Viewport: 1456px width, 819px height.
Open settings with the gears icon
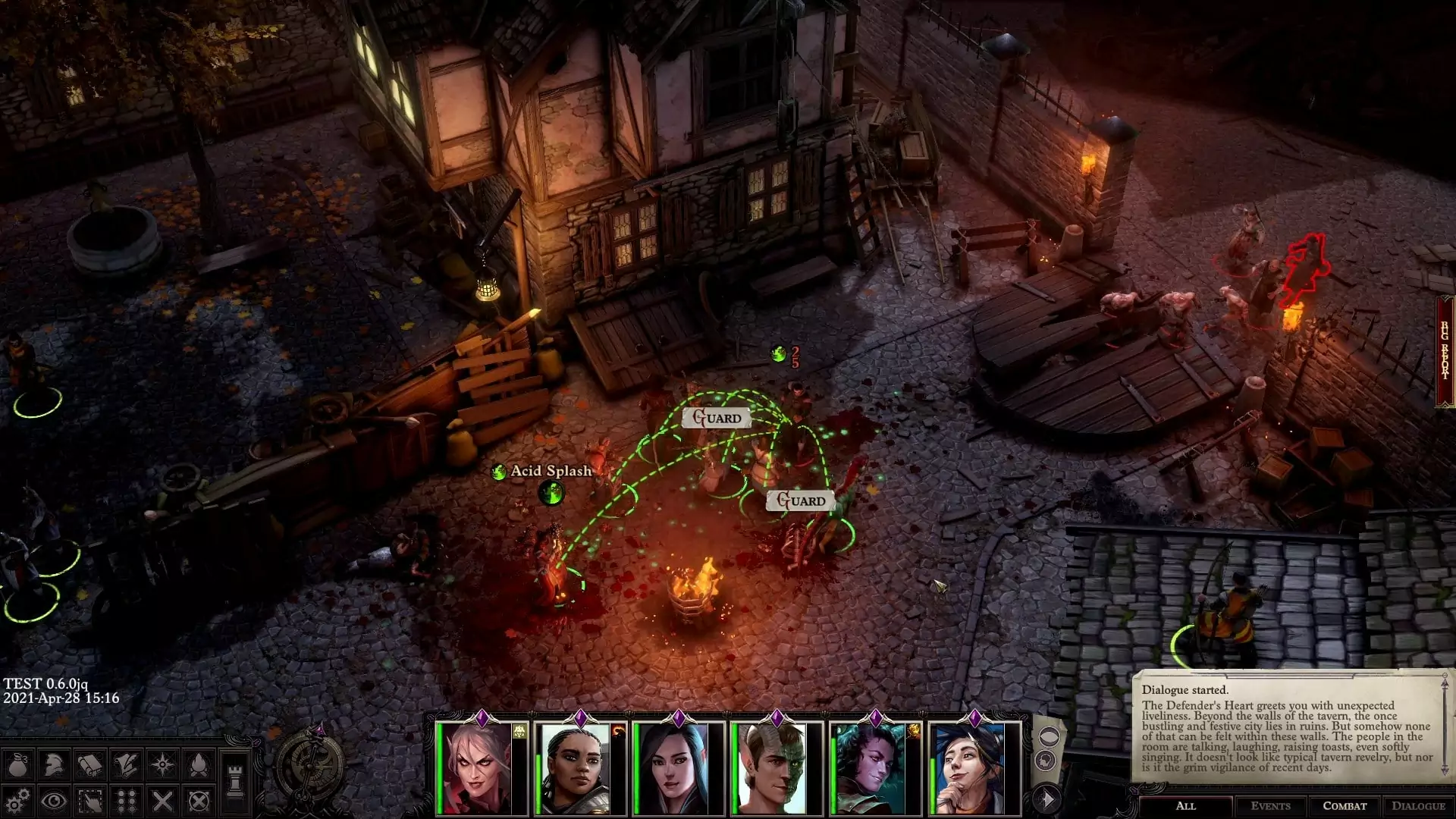(18, 801)
